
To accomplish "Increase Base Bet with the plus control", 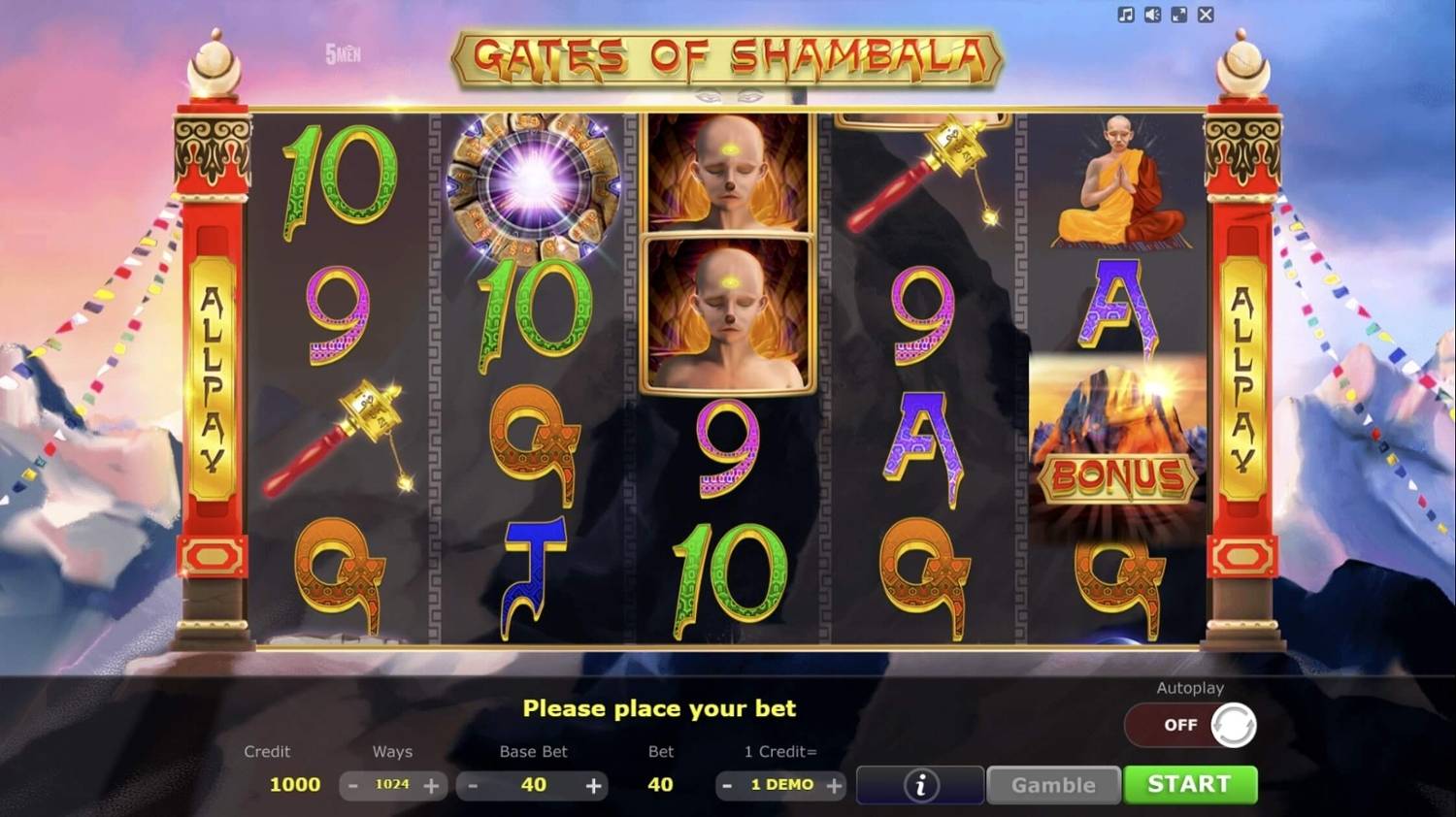I will tap(594, 785).
